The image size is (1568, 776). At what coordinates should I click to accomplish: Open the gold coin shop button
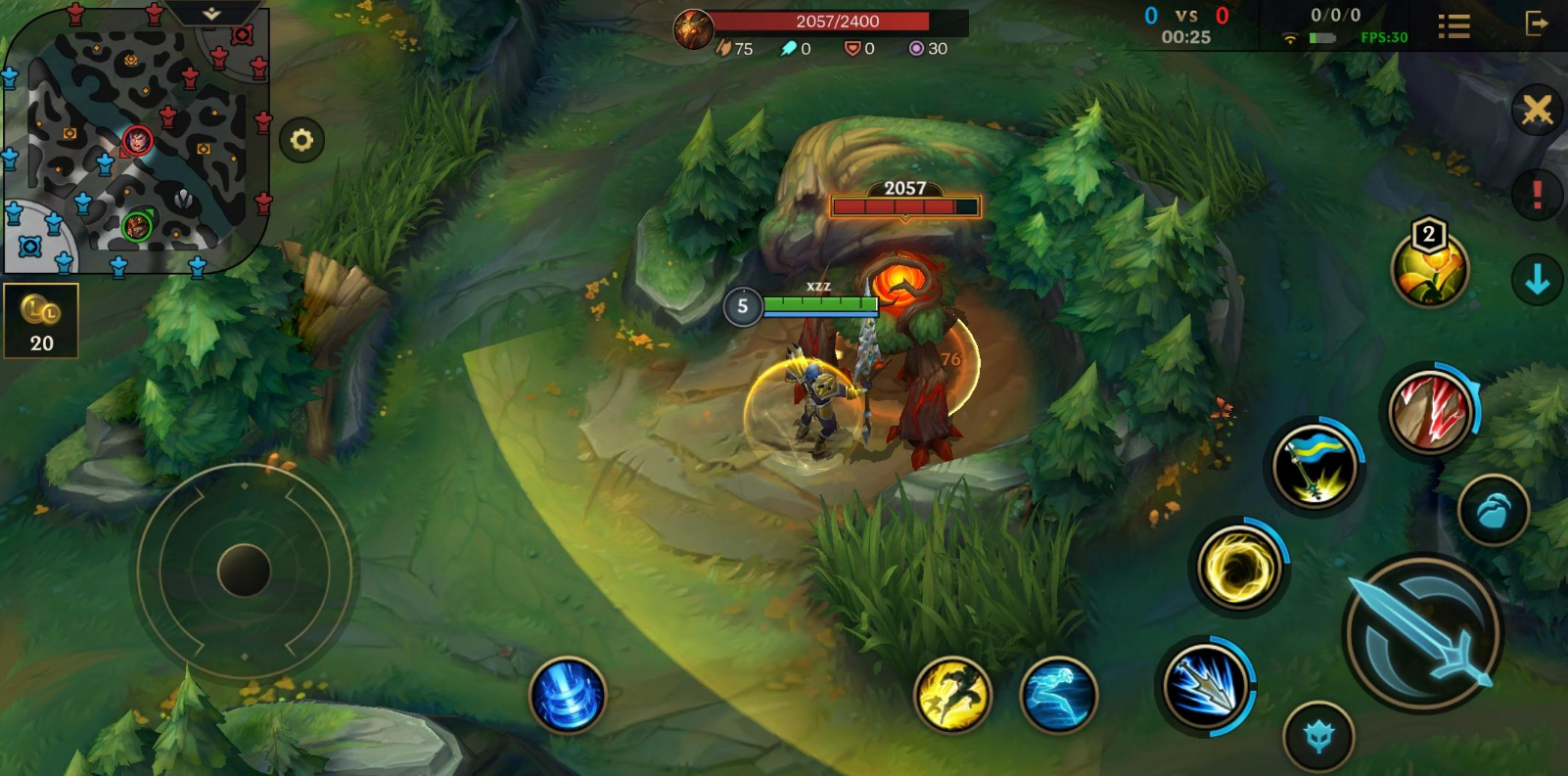click(x=41, y=321)
